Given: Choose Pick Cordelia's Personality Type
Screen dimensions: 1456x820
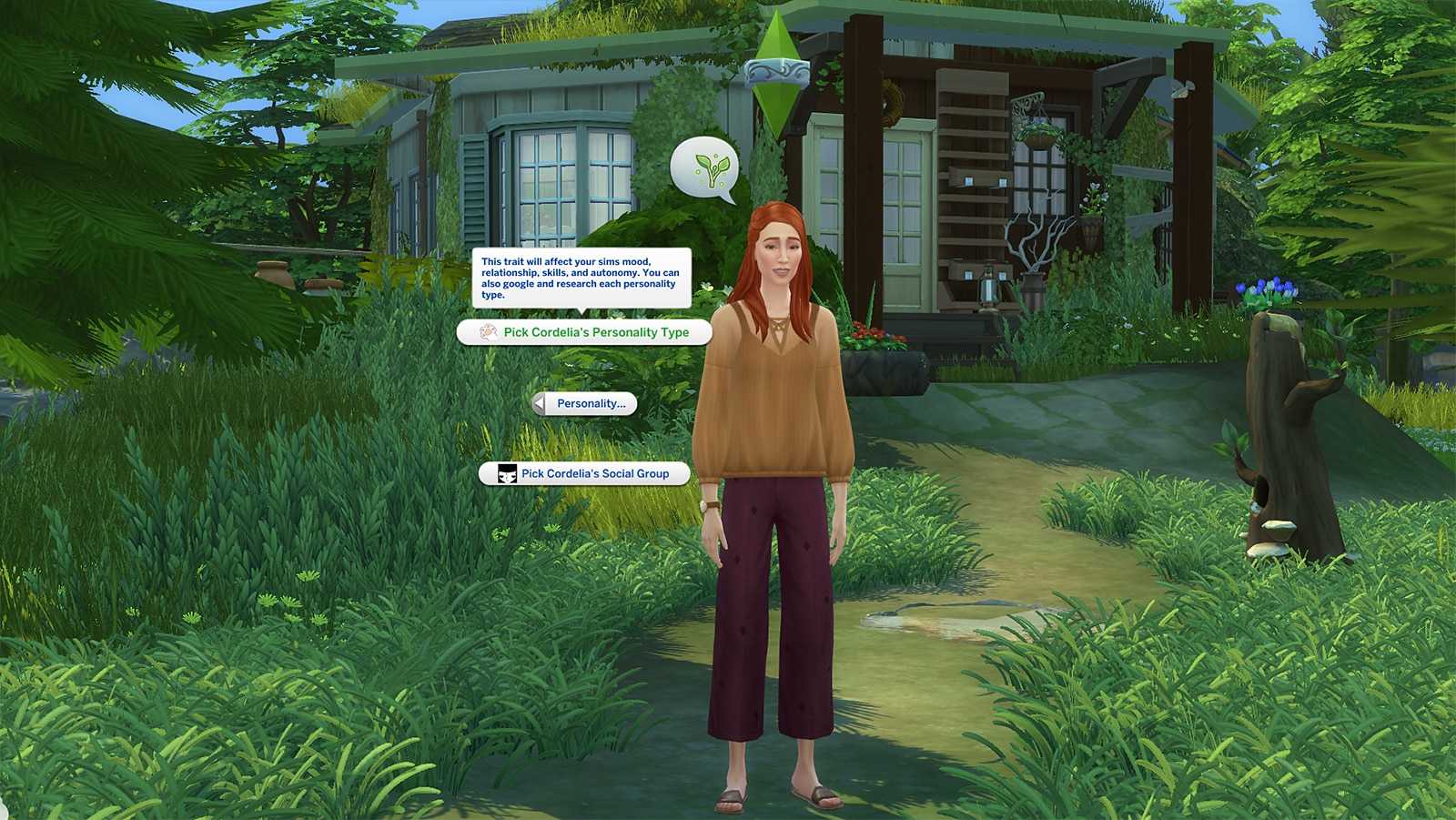Looking at the screenshot, I should pyautogui.click(x=584, y=332).
